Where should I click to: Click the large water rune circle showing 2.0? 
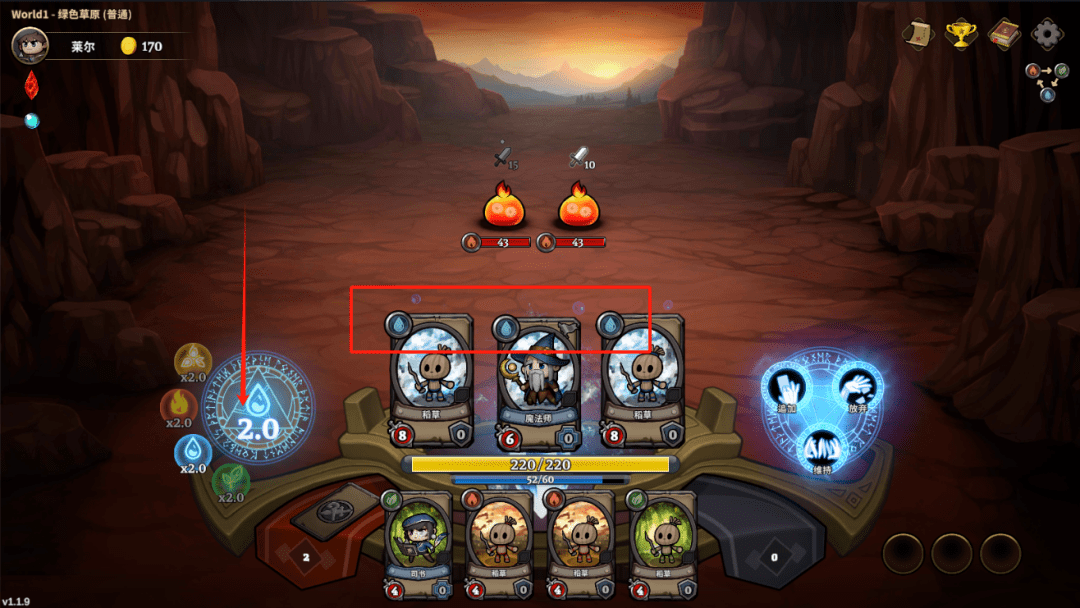pos(257,407)
